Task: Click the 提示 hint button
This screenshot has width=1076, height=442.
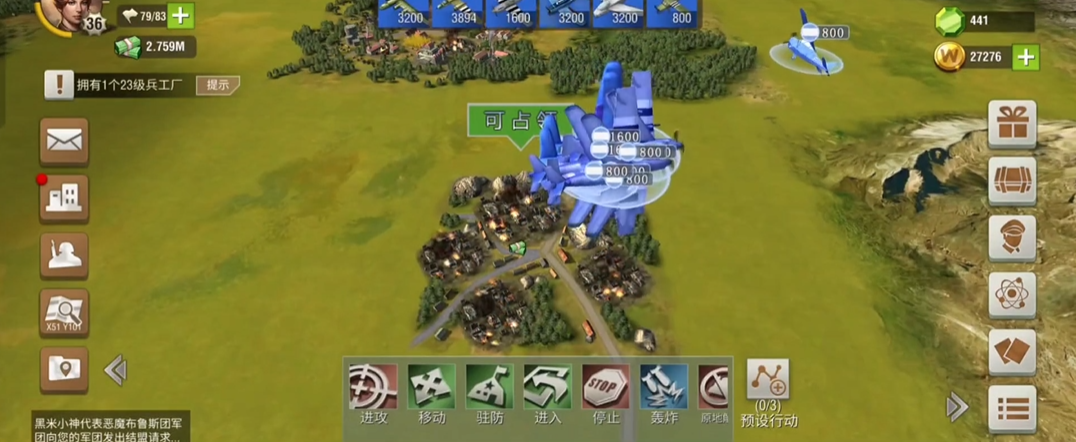Action: [217, 85]
